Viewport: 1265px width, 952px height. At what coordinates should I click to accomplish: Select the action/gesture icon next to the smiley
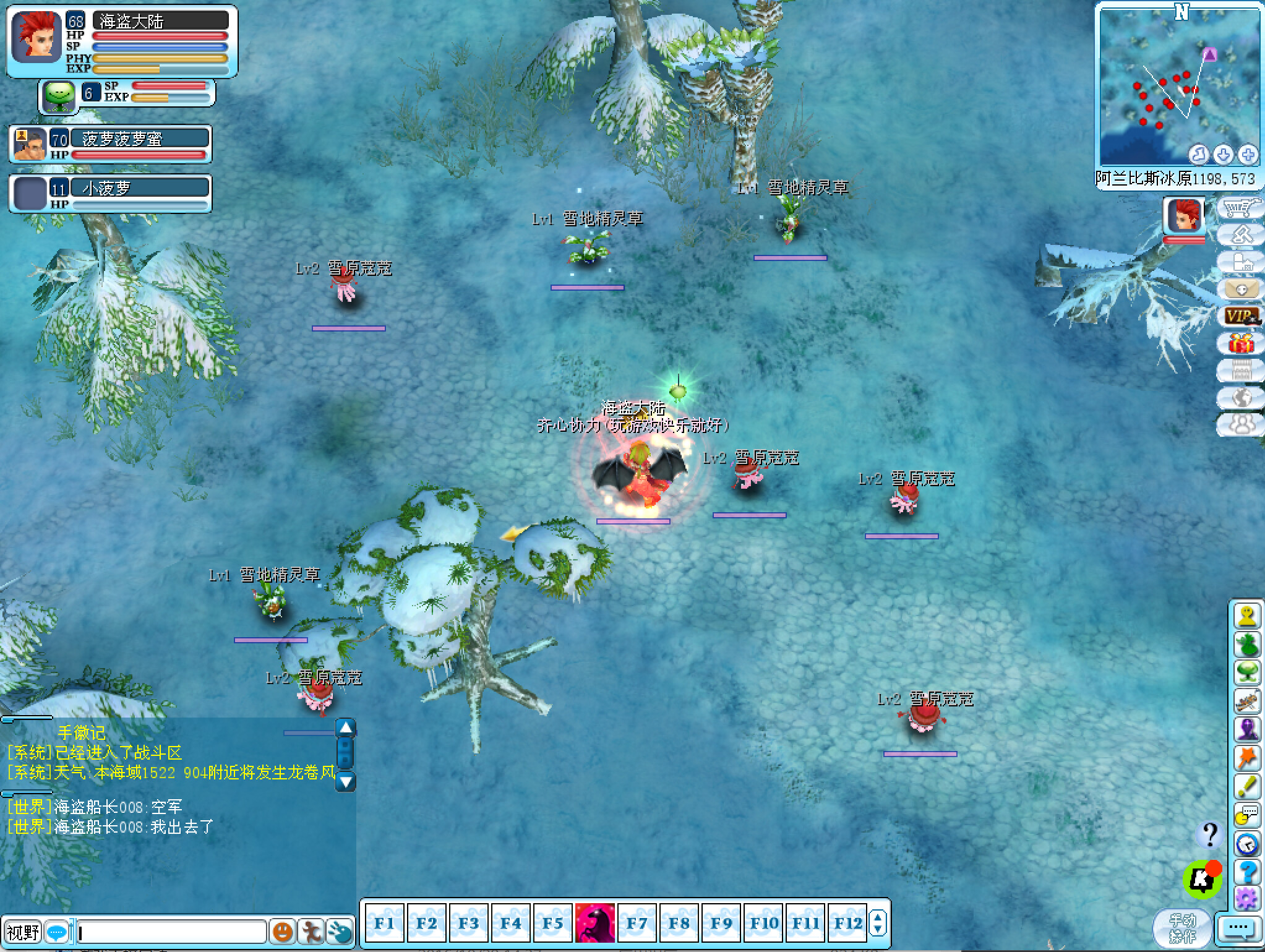tap(312, 932)
